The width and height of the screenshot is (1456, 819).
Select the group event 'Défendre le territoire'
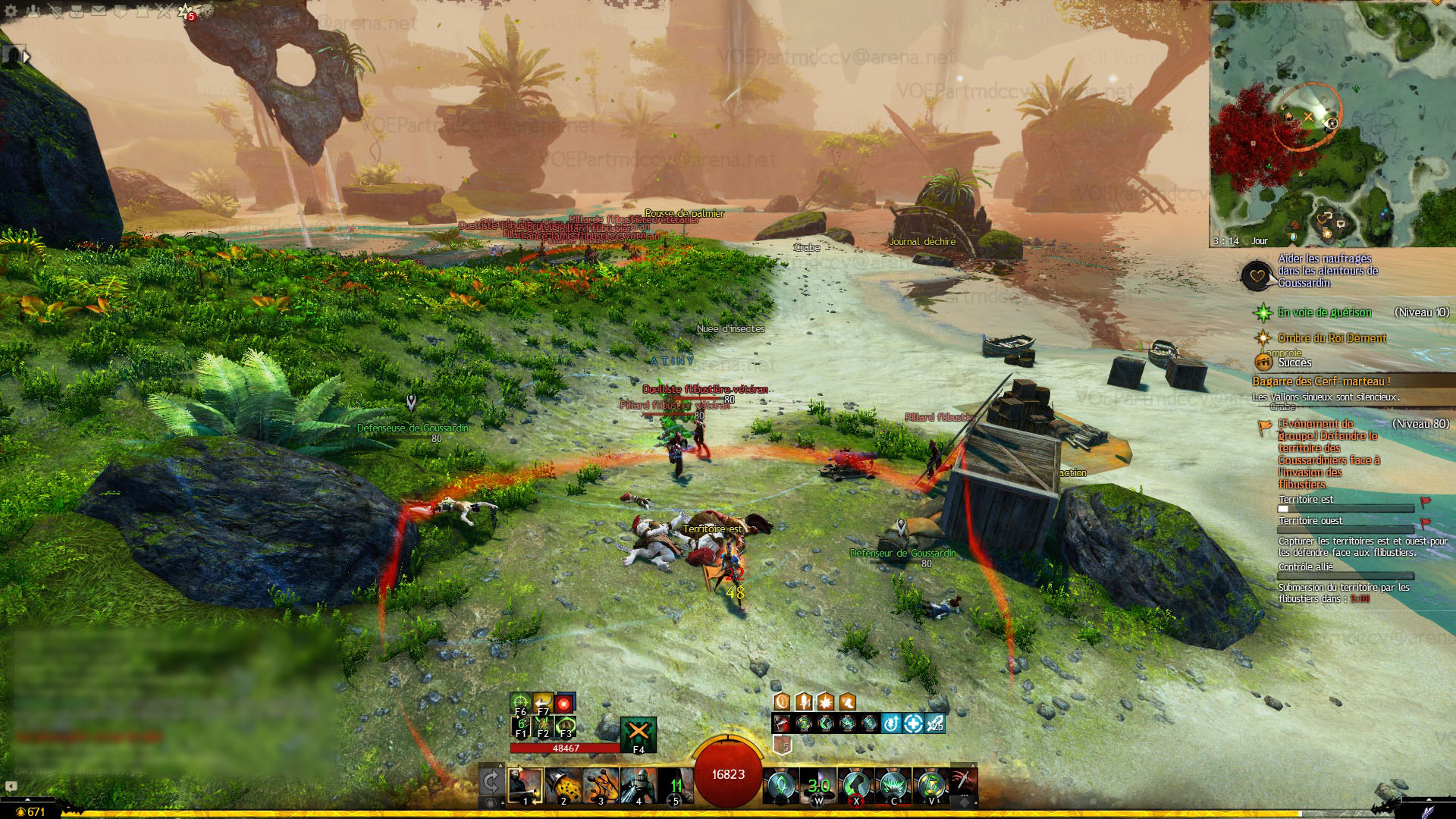coord(1328,453)
